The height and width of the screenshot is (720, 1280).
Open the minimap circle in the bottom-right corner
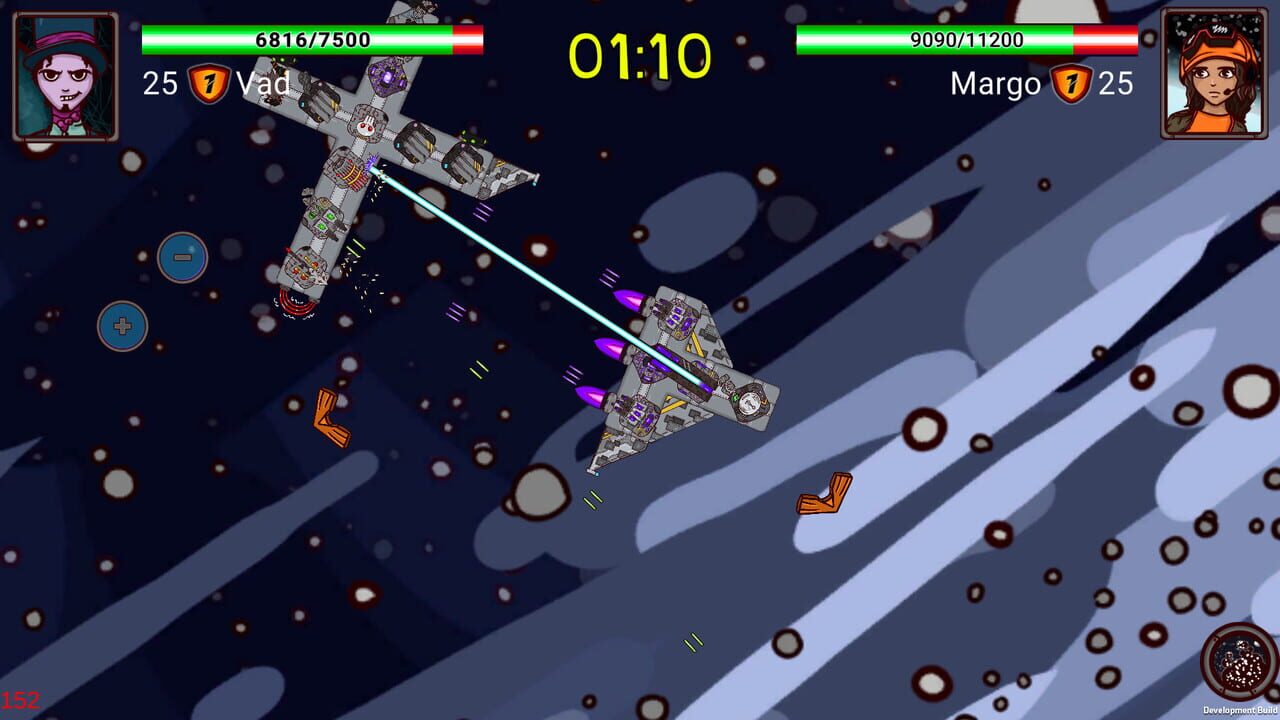point(1239,660)
